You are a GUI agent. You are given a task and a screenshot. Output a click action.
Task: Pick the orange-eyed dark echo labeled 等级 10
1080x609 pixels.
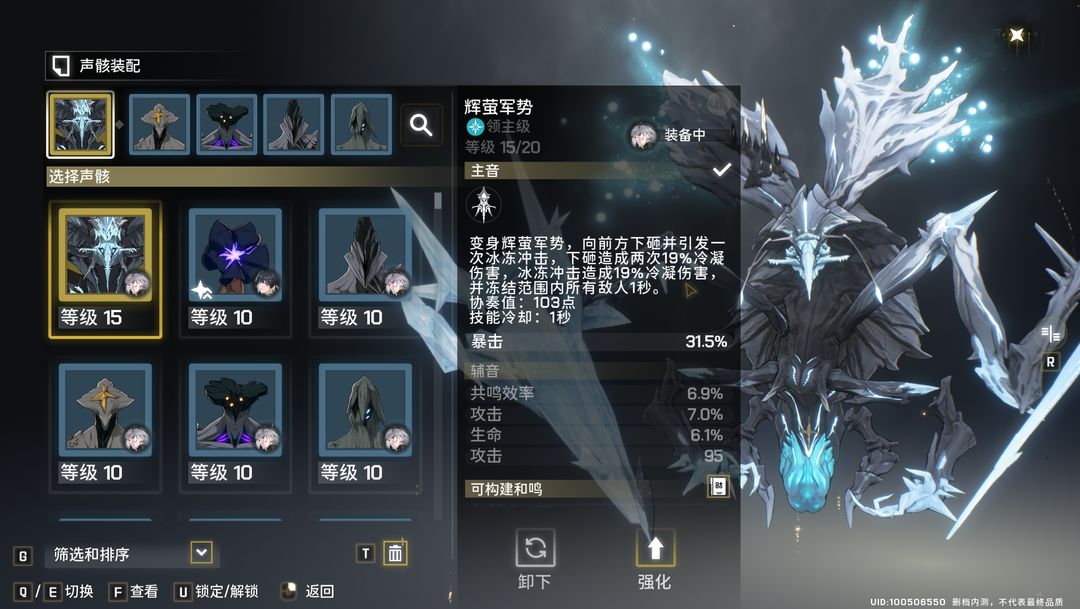coord(235,421)
